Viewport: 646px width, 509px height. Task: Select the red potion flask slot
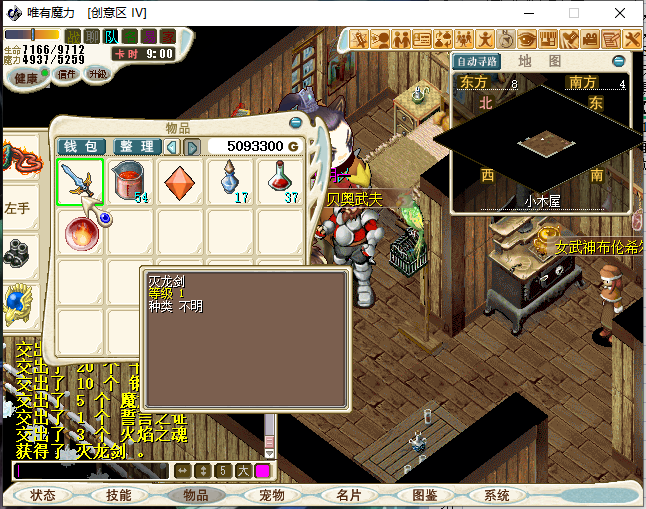[x=281, y=182]
